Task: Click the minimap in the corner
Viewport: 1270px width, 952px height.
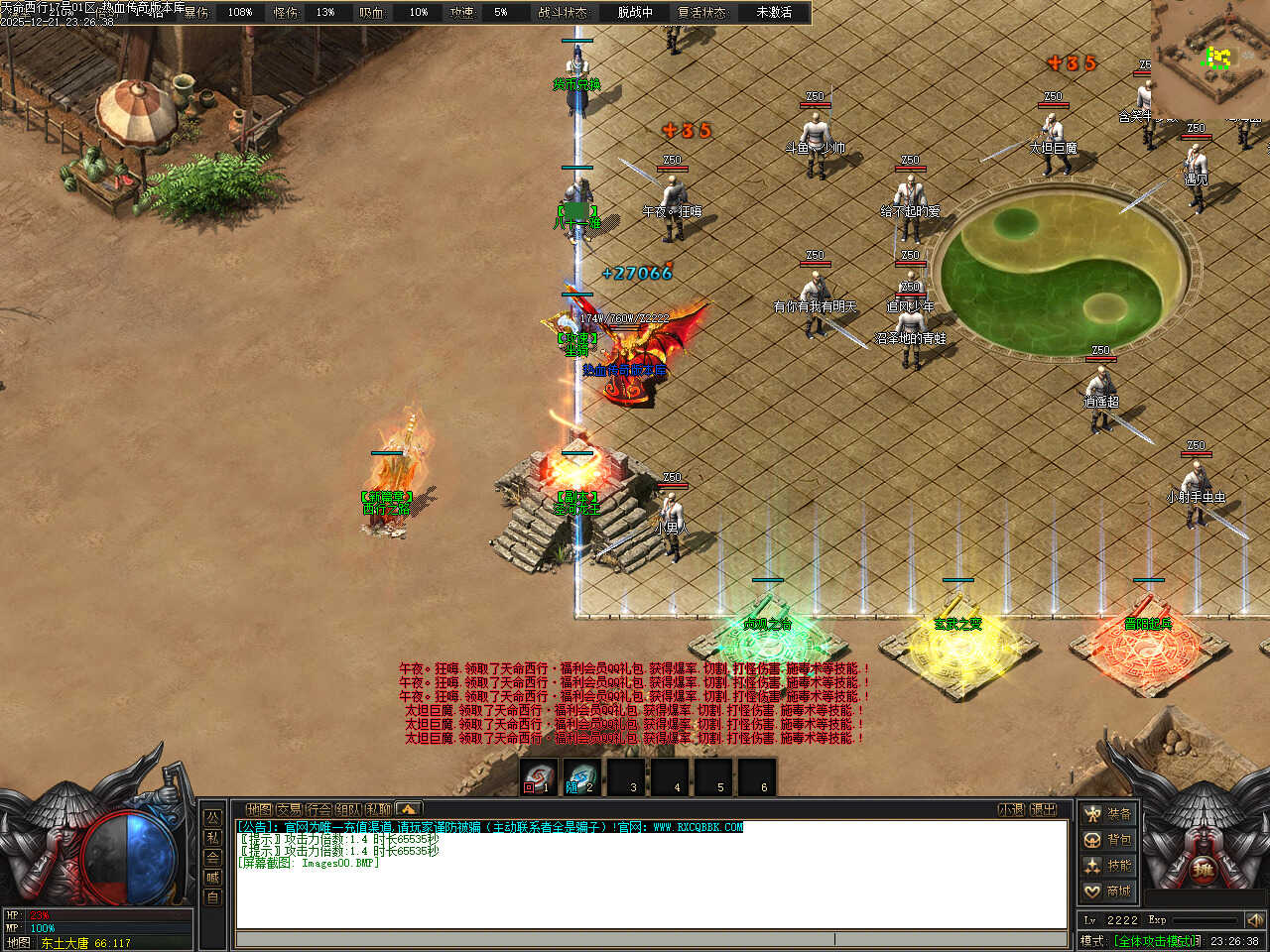Action: click(1210, 58)
